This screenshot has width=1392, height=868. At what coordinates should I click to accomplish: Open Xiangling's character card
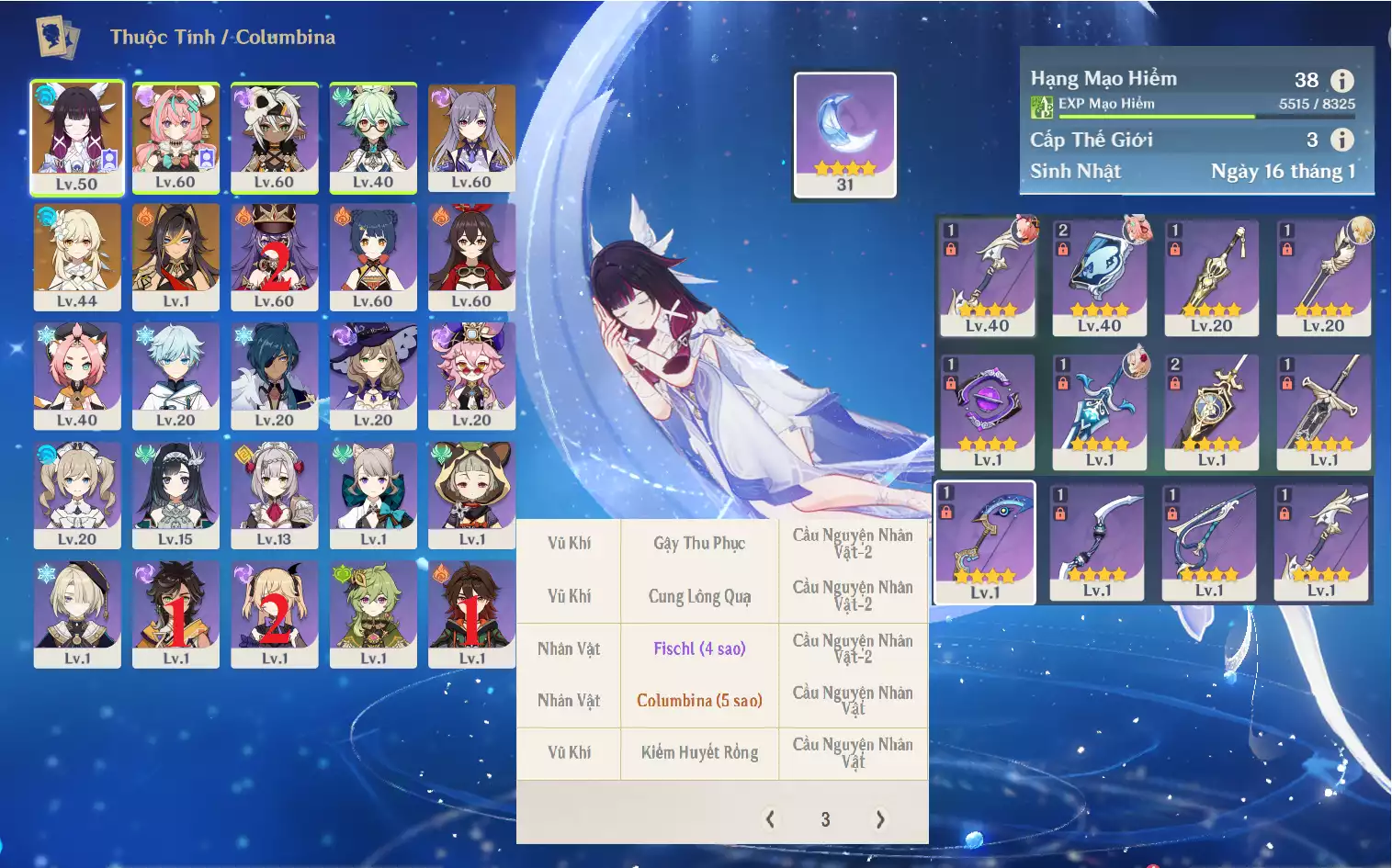coord(373,255)
